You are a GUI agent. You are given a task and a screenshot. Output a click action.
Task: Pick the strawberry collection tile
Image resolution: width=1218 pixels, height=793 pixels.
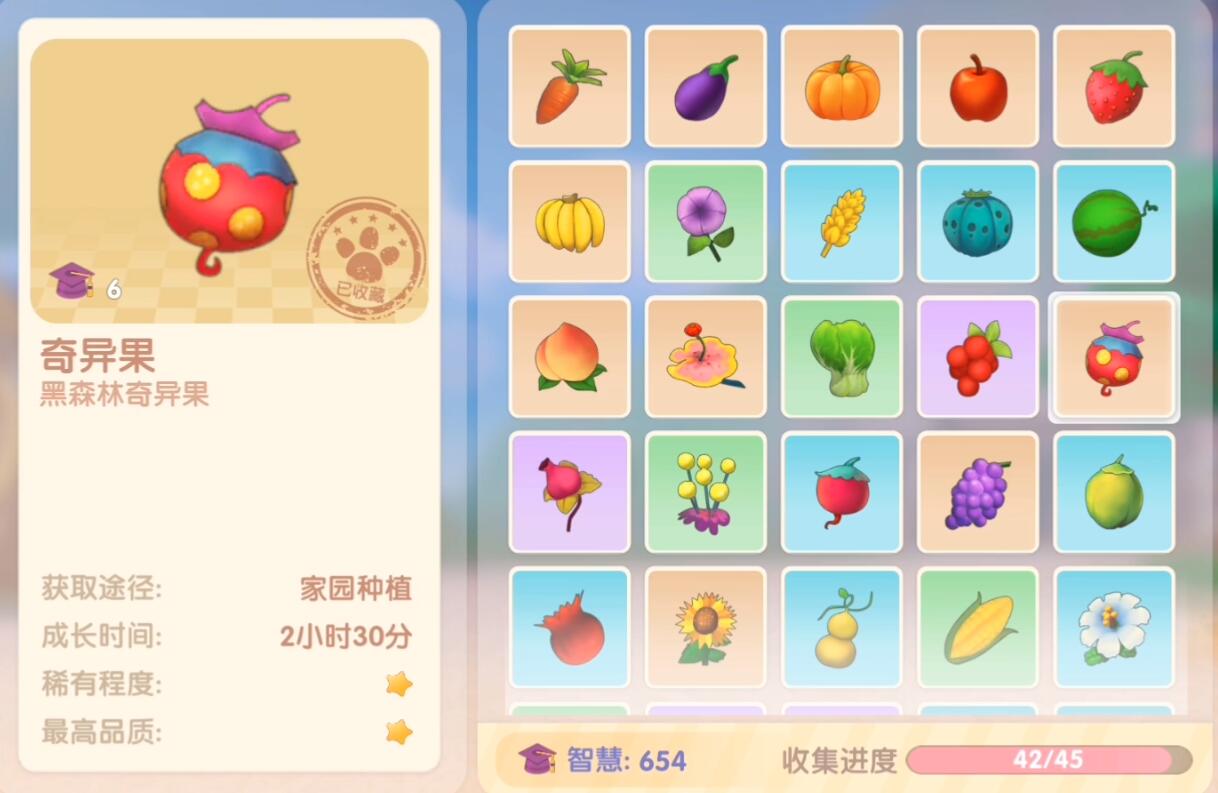[1113, 87]
